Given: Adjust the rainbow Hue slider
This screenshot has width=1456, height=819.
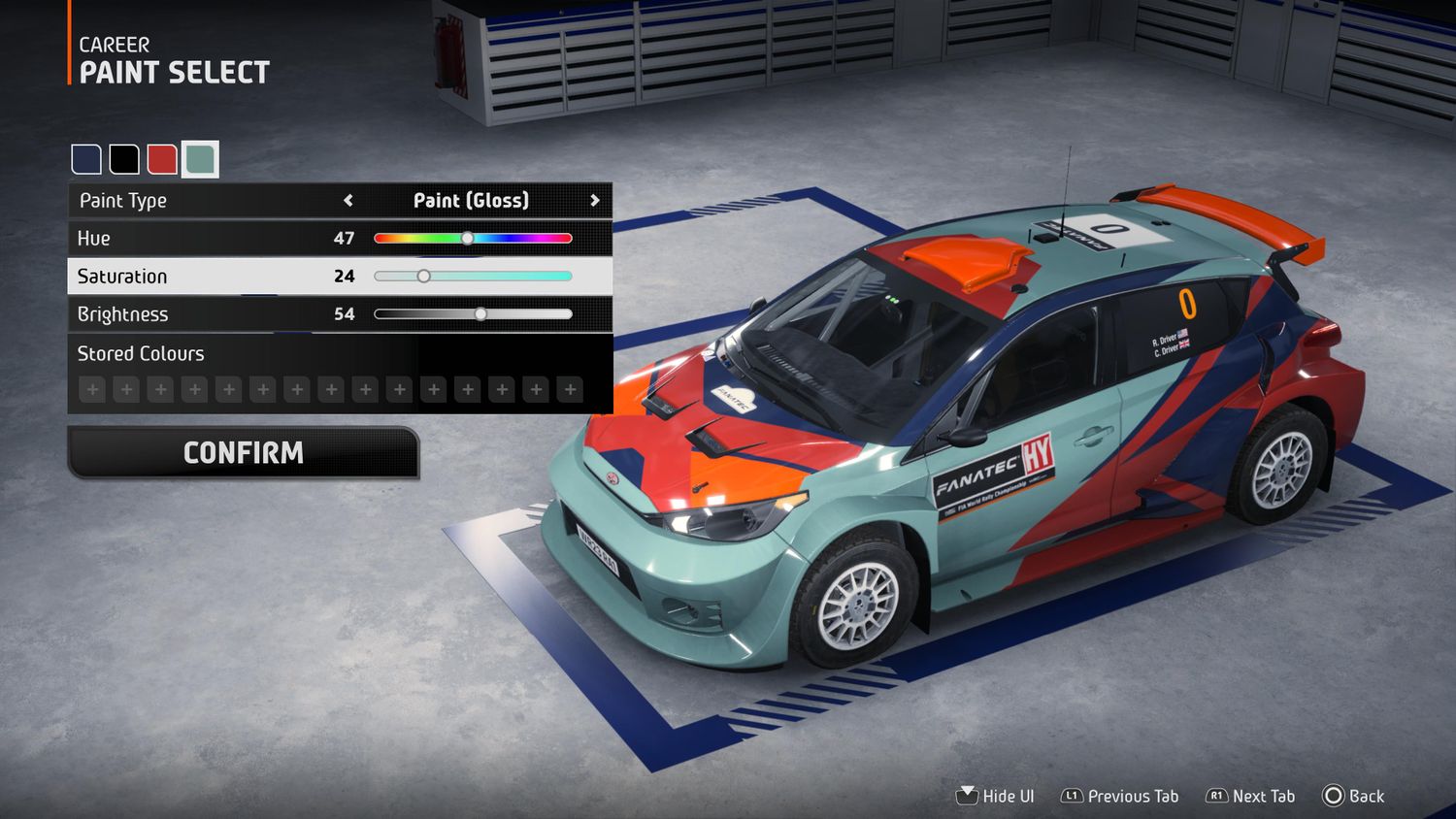Looking at the screenshot, I should (x=473, y=238).
